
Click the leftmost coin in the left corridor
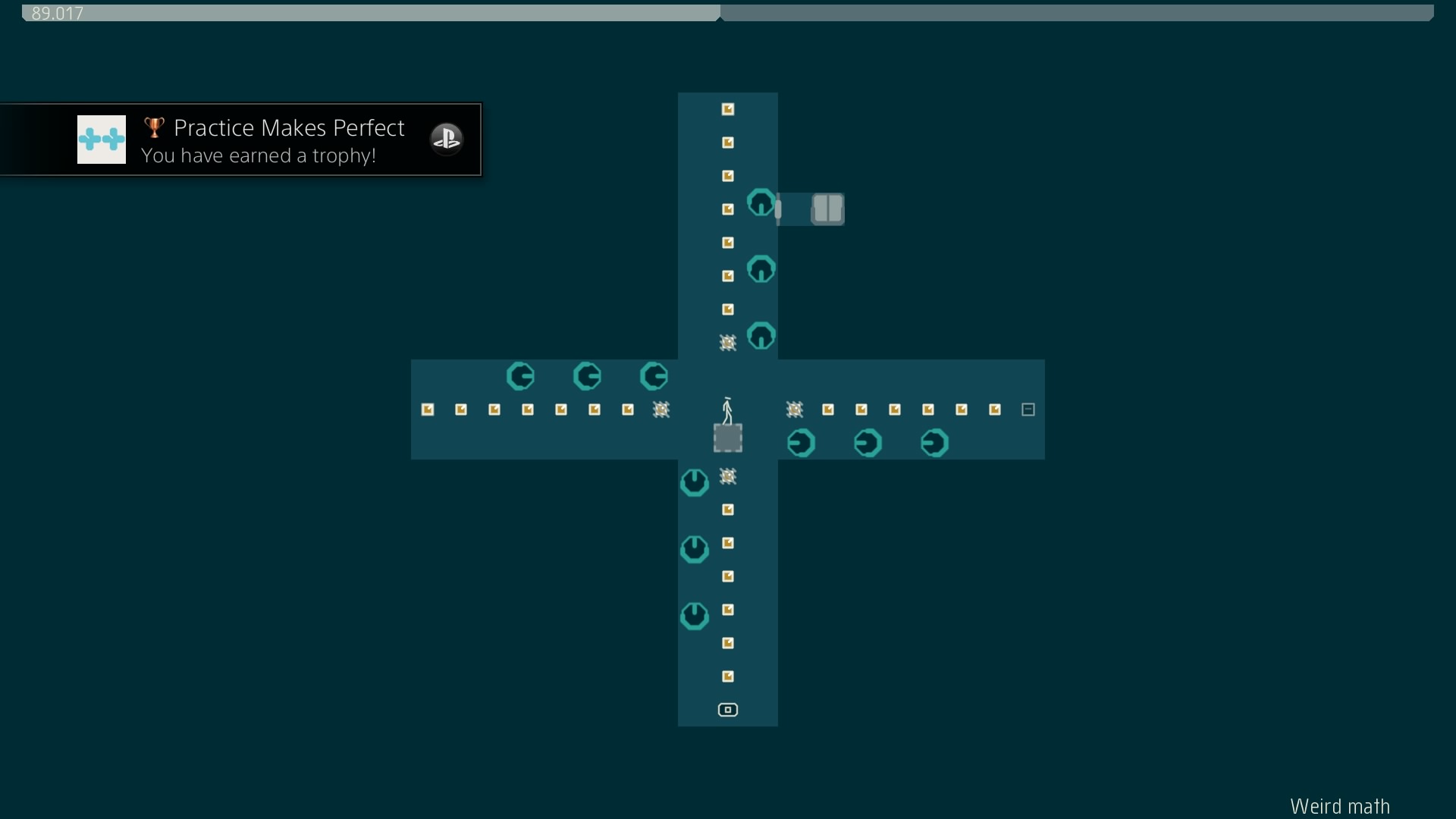click(x=428, y=409)
